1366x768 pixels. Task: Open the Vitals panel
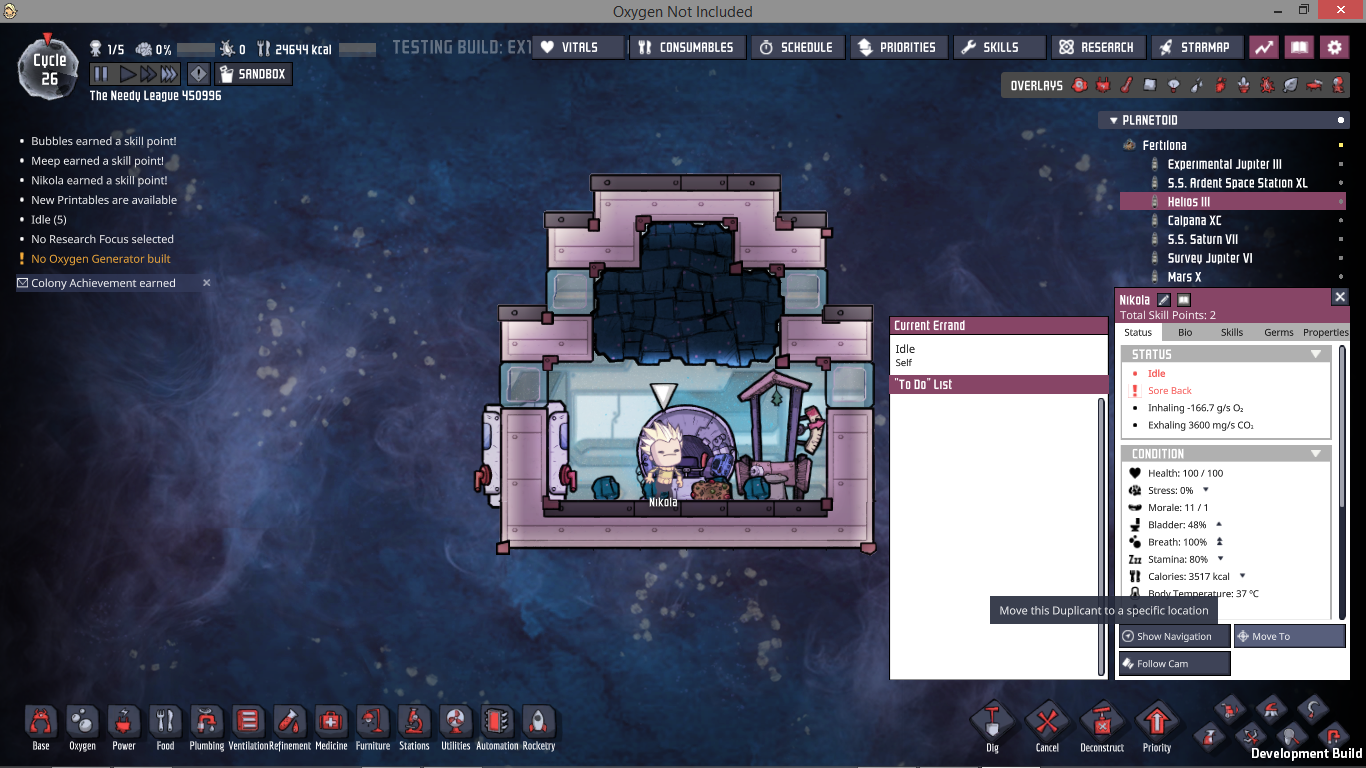coord(577,47)
